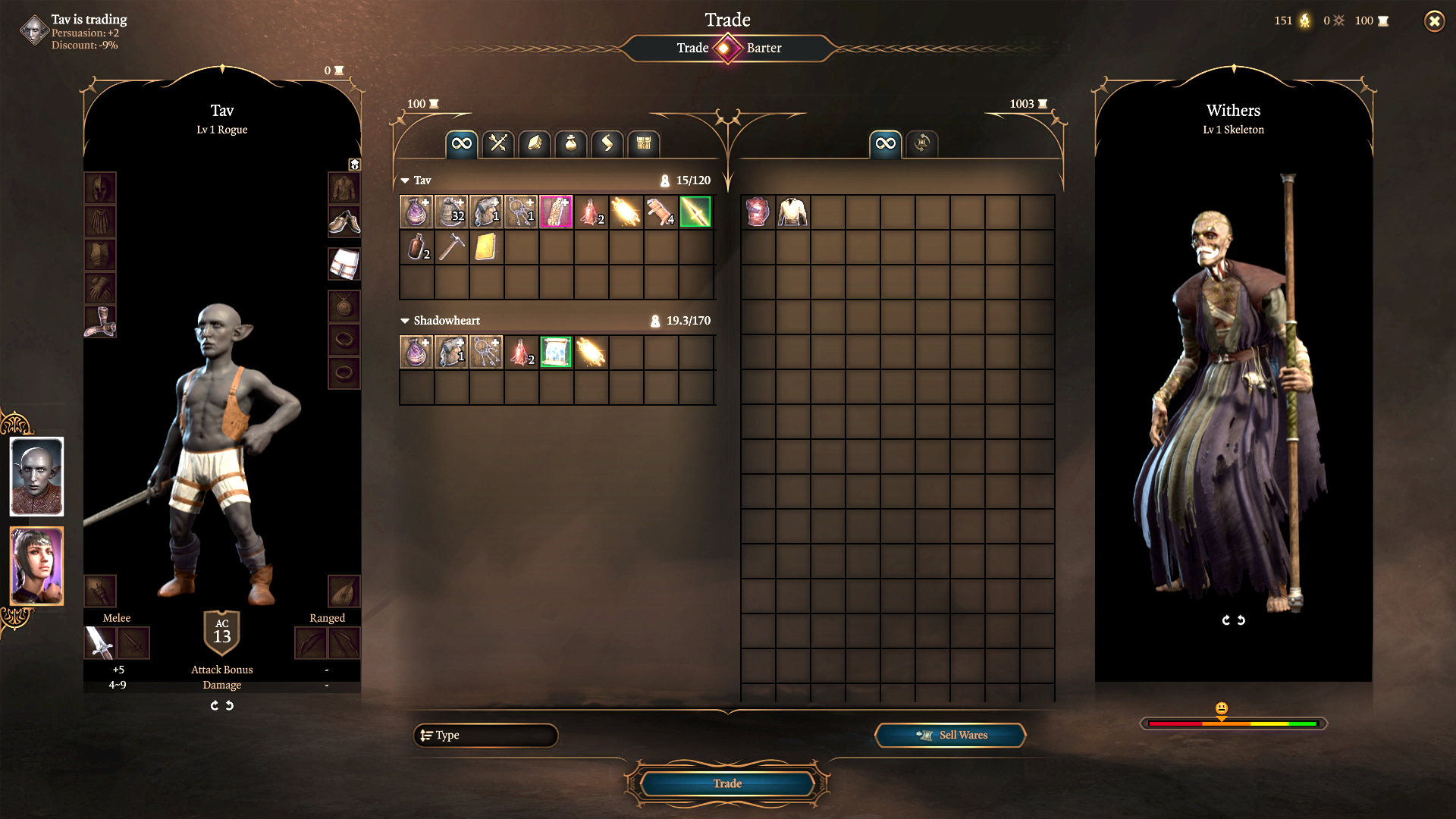Open the scroll filter tab
Viewport: 1456px width, 819px height.
[607, 143]
